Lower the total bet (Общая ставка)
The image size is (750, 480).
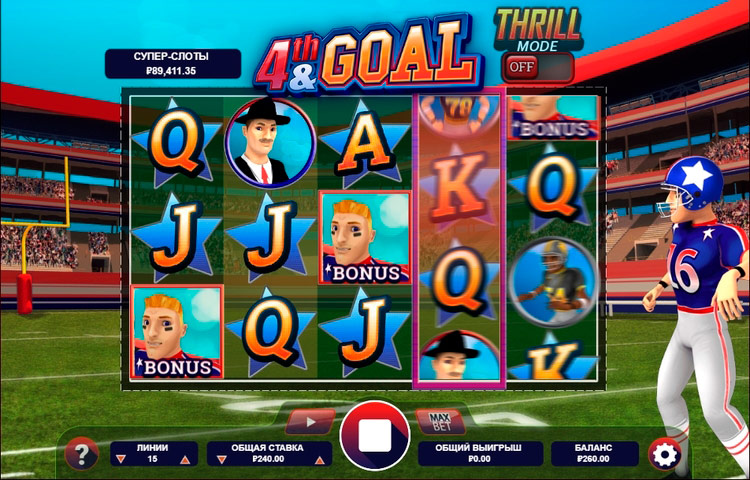[x=219, y=459]
